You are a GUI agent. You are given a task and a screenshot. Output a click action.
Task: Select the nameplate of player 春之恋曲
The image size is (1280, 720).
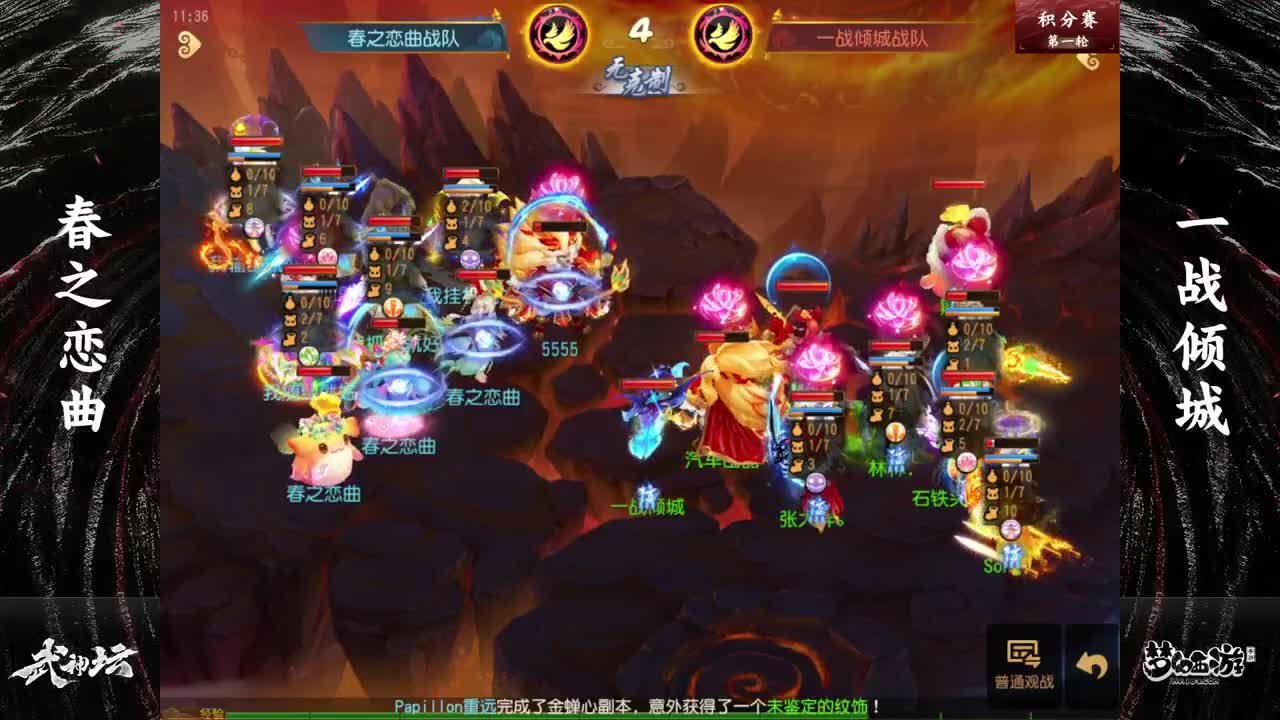click(325, 491)
